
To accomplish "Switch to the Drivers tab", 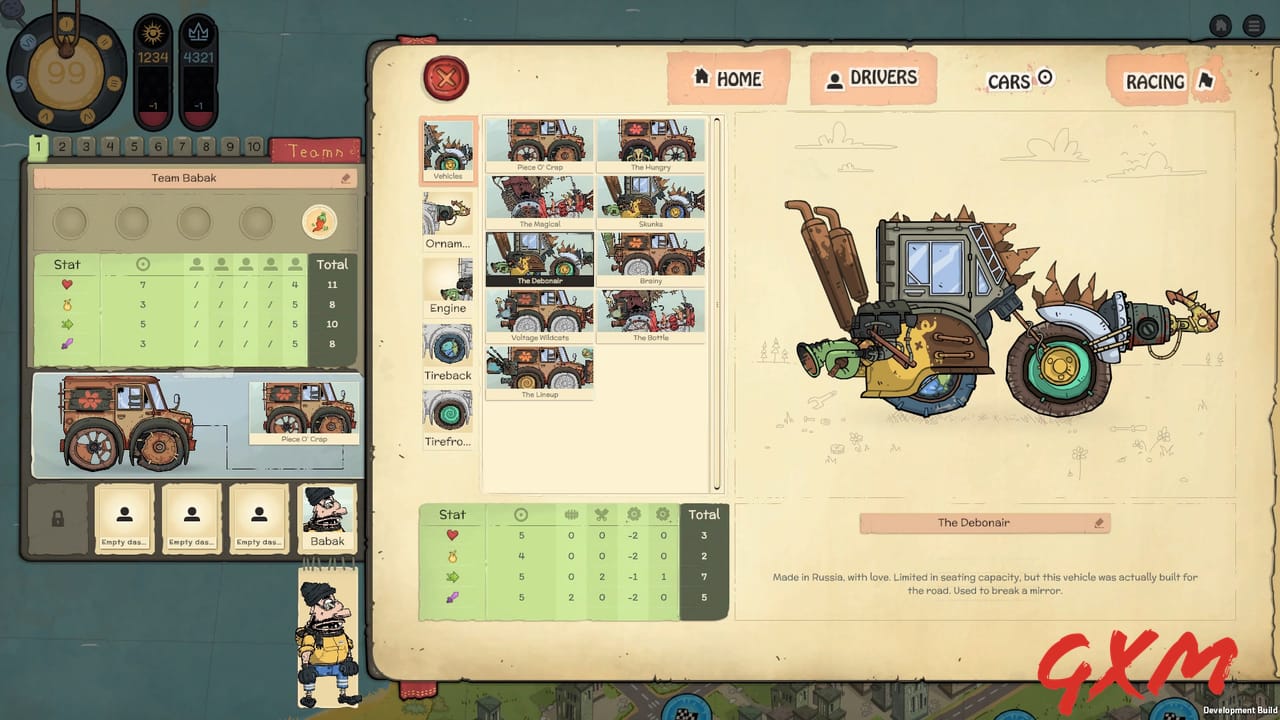I will point(872,79).
